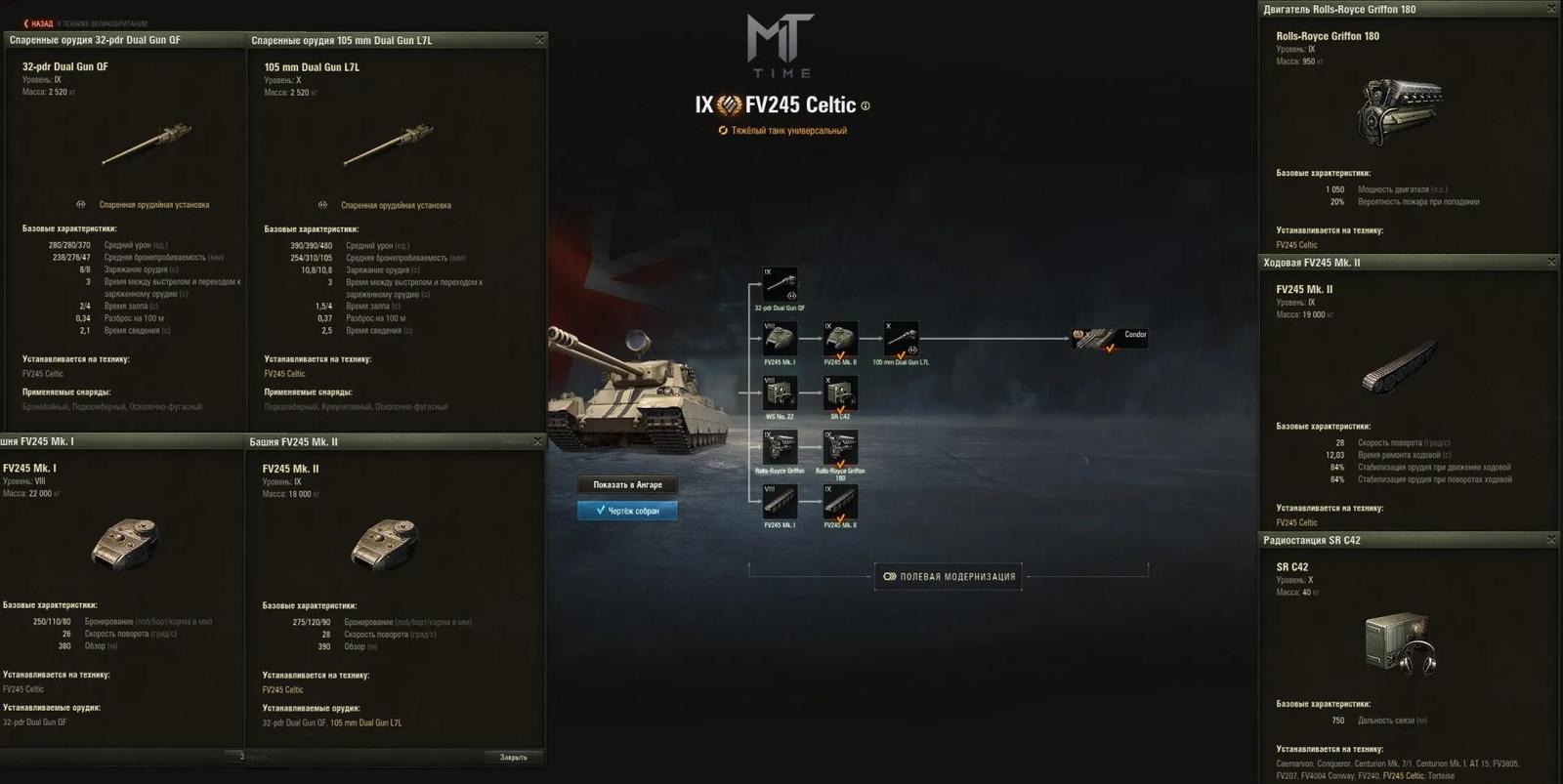Open the Tortoise vehicle link

pyautogui.click(x=1442, y=776)
